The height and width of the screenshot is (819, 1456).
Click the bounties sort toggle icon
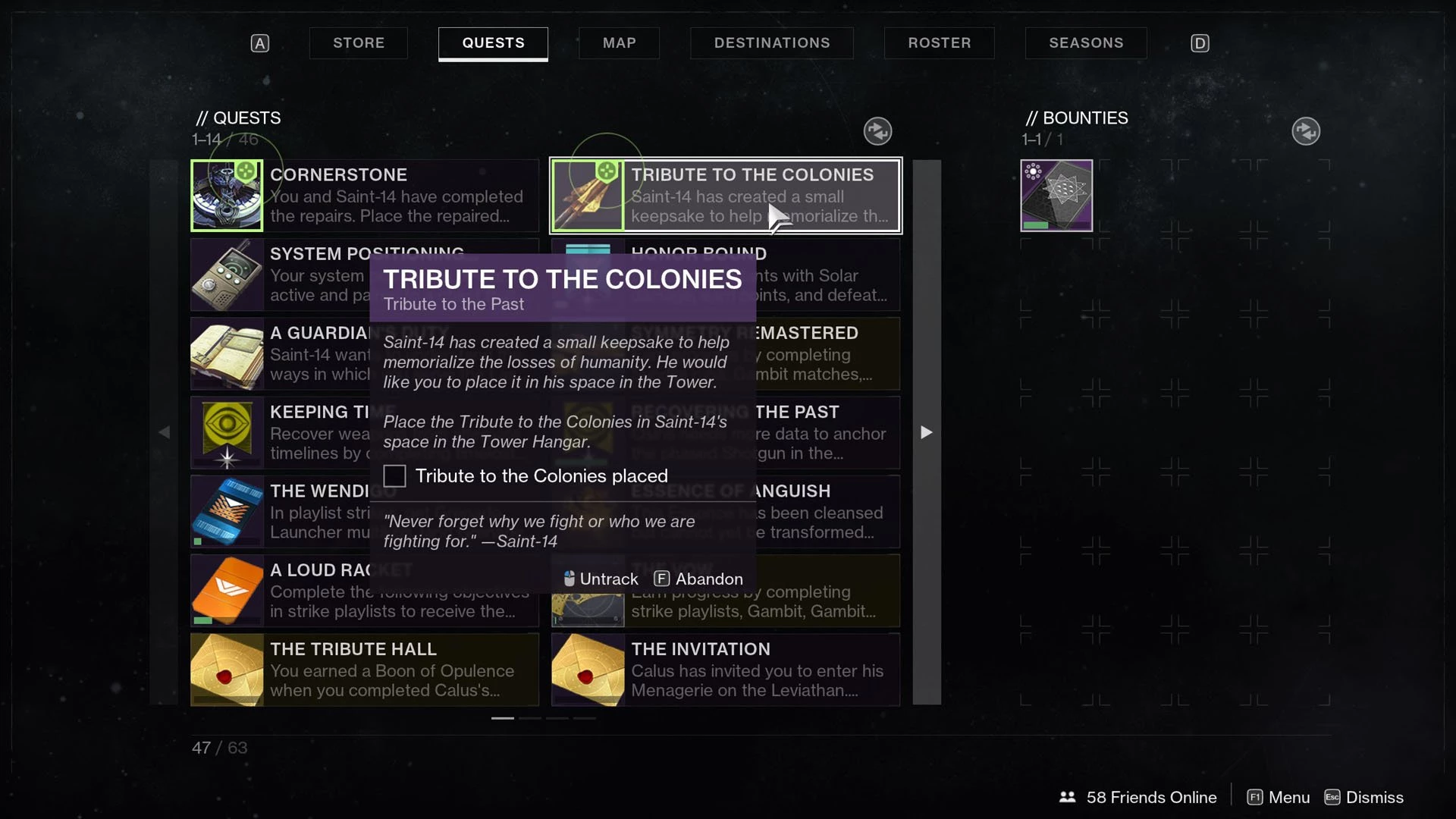click(1305, 131)
